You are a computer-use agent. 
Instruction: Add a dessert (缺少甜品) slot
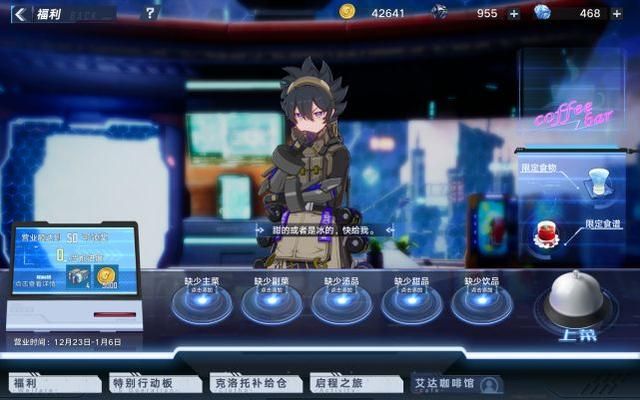[411, 302]
